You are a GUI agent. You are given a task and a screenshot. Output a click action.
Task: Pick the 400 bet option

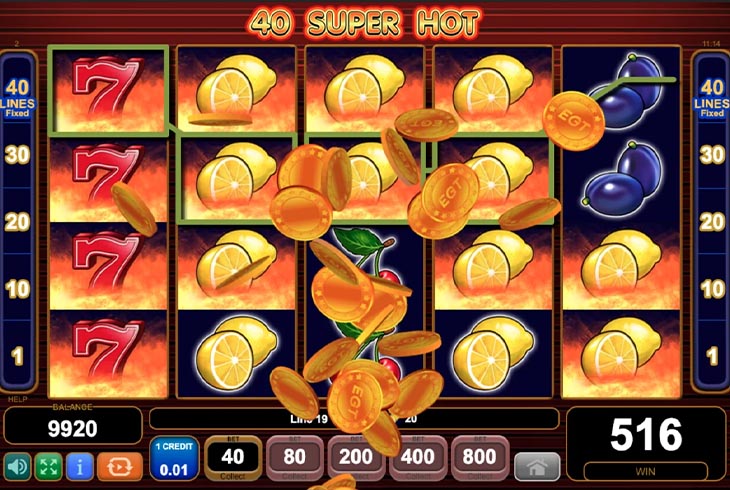(419, 459)
